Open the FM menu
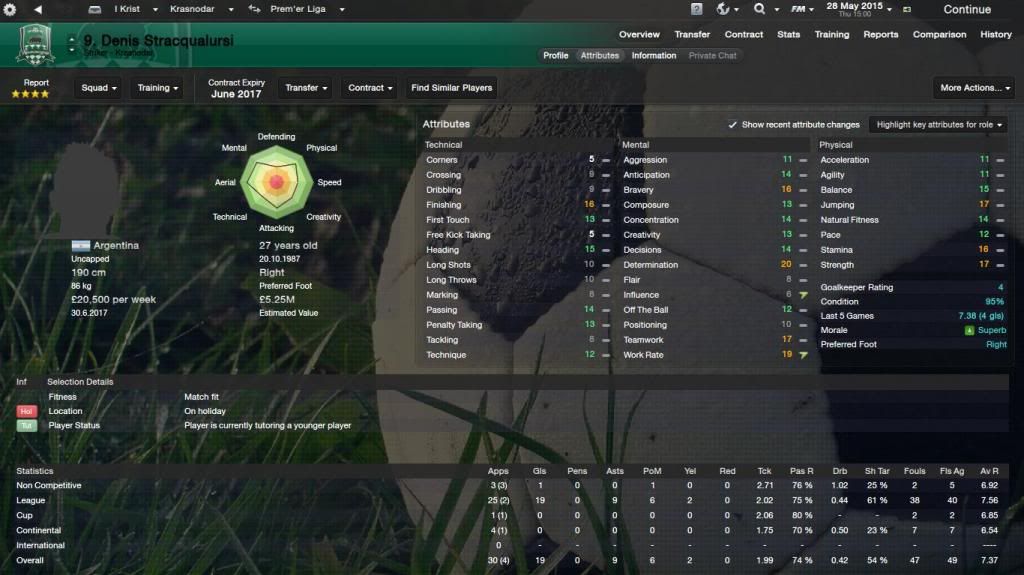Screen dimensions: 1024x575 pyautogui.click(x=802, y=9)
